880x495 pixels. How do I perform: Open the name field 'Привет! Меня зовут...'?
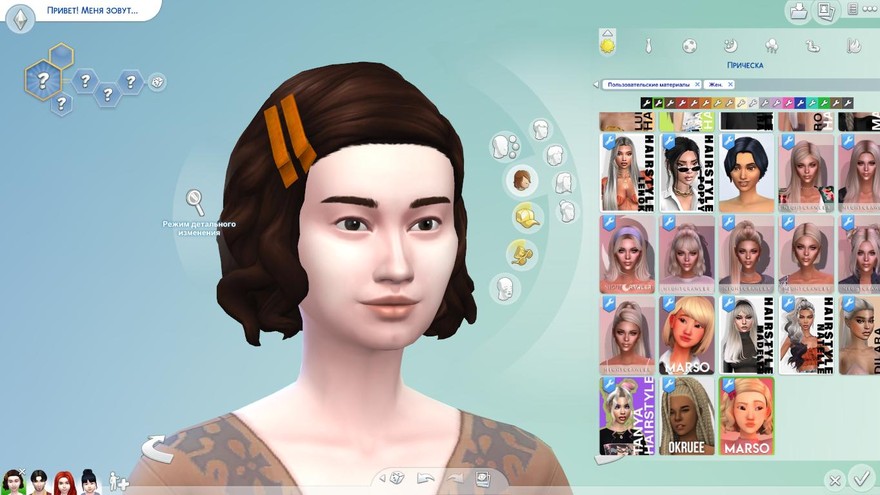90,11
